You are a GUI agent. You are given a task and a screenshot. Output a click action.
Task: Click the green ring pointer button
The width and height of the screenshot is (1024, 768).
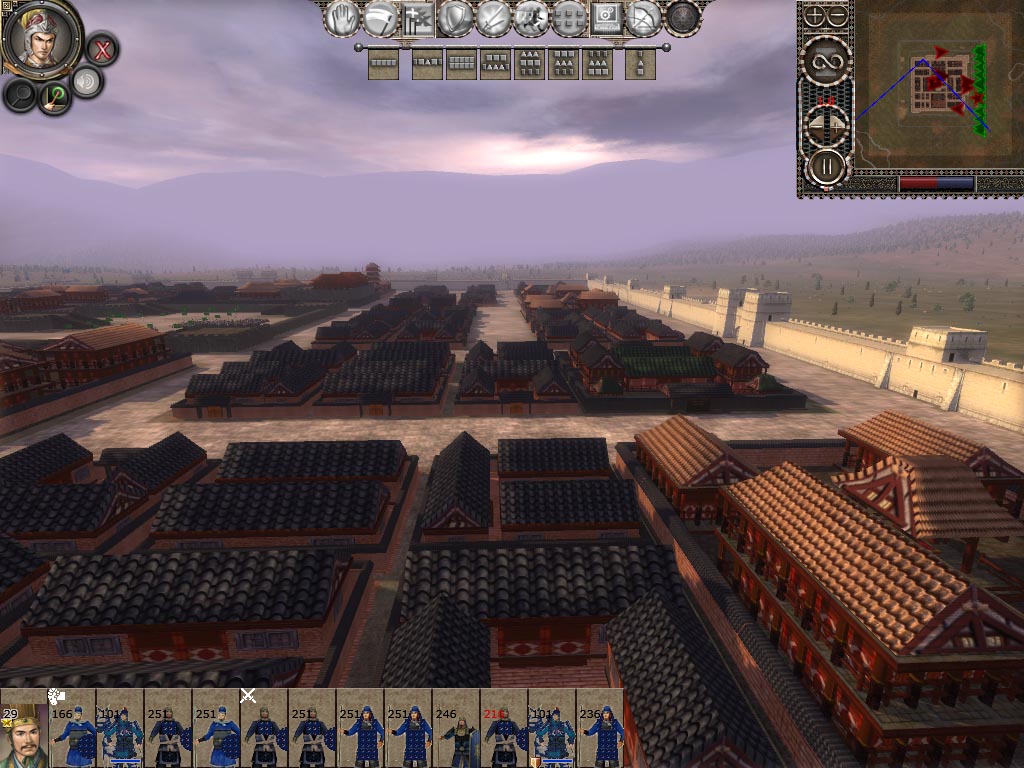(54, 96)
